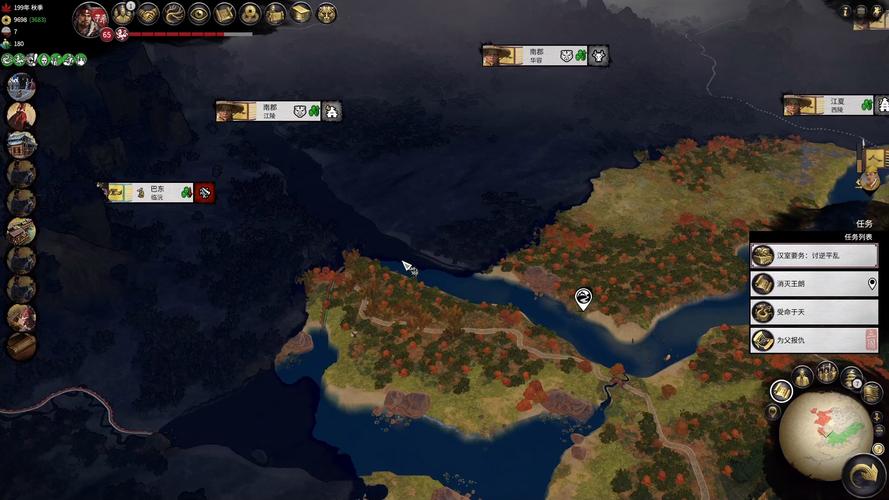Select the red-robed character portrait in left list
This screenshot has width=889, height=500.
click(x=21, y=116)
